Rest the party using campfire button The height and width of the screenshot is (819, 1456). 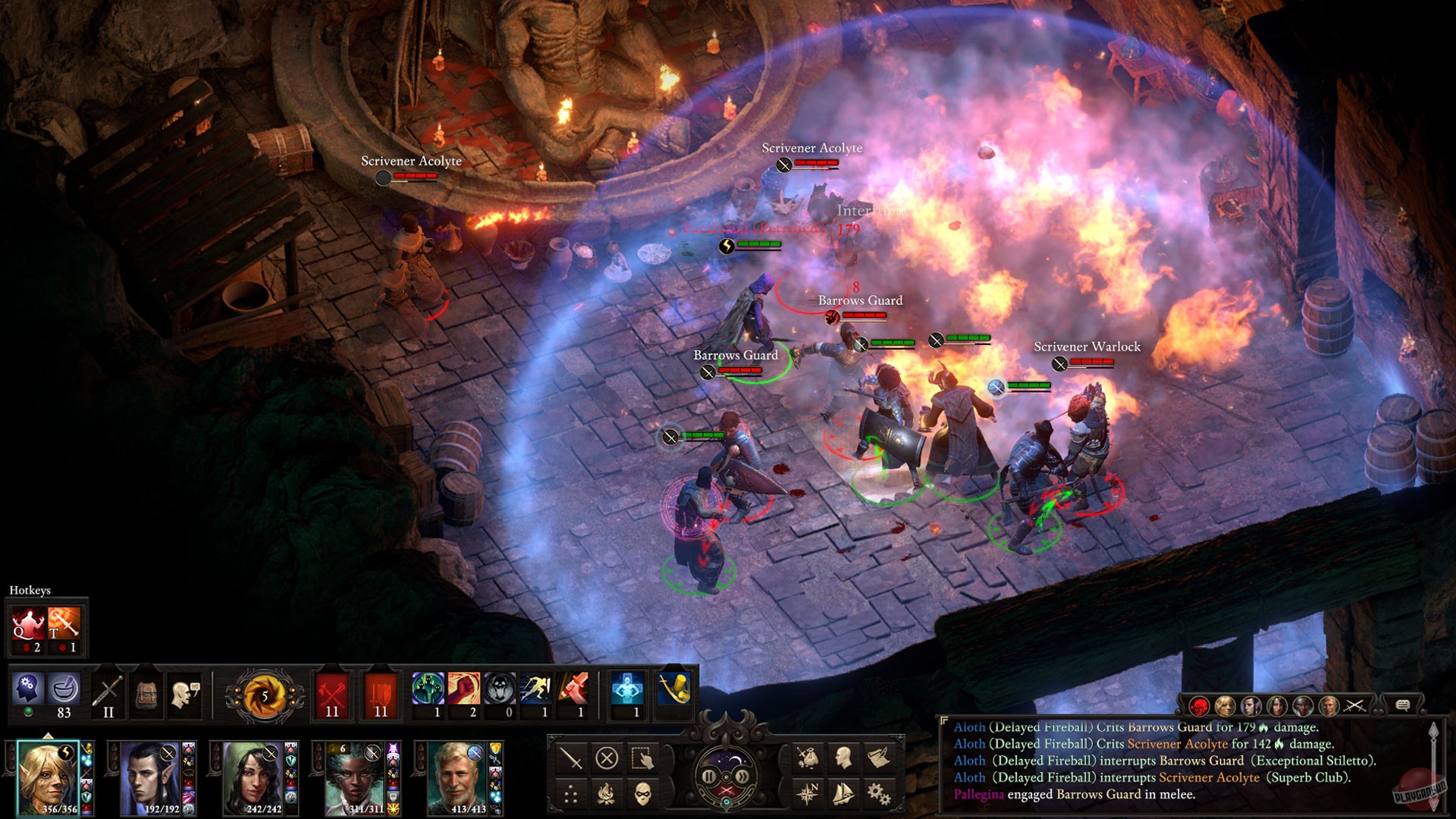(x=606, y=794)
